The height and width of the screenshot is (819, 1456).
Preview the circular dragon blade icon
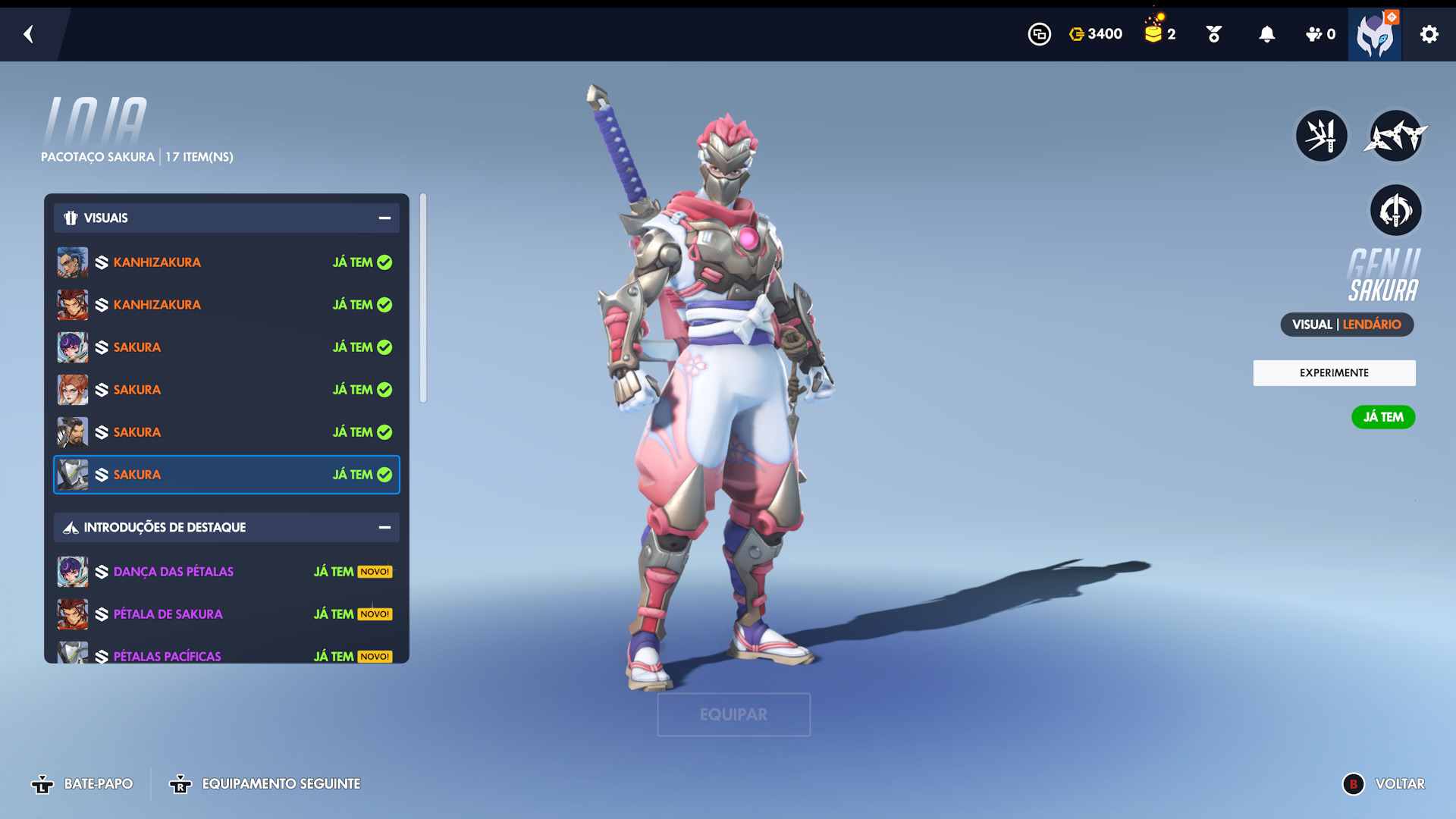[1395, 211]
